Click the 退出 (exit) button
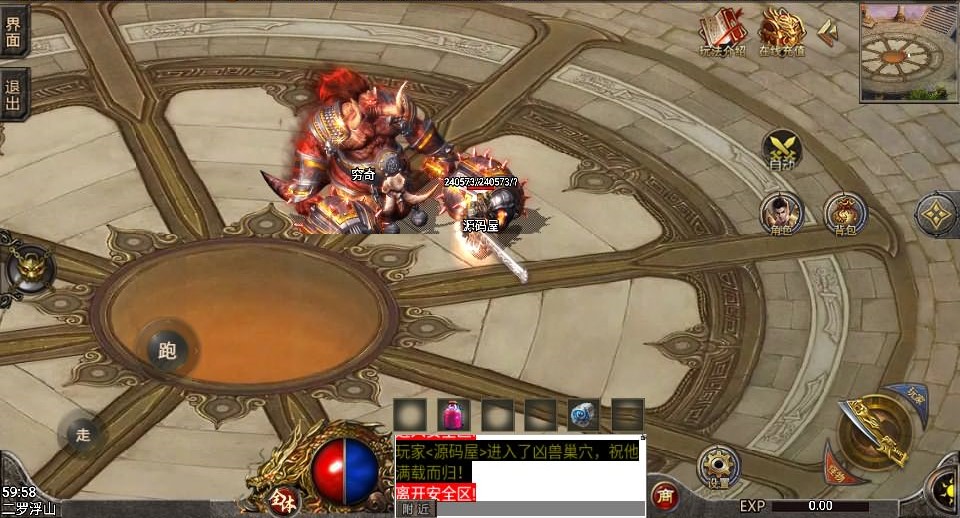 [14, 94]
